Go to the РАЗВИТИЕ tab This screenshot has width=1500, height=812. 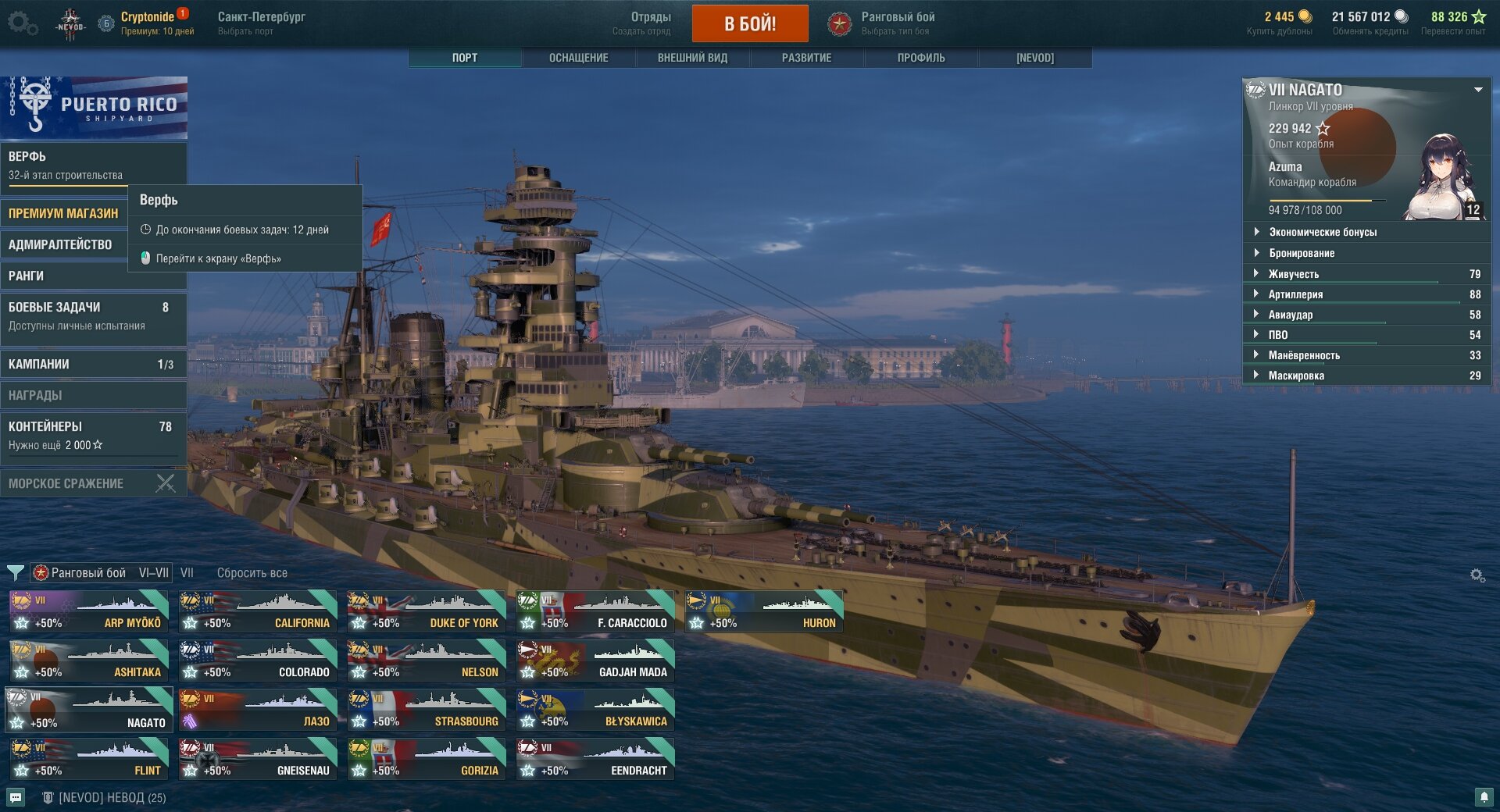coord(806,58)
